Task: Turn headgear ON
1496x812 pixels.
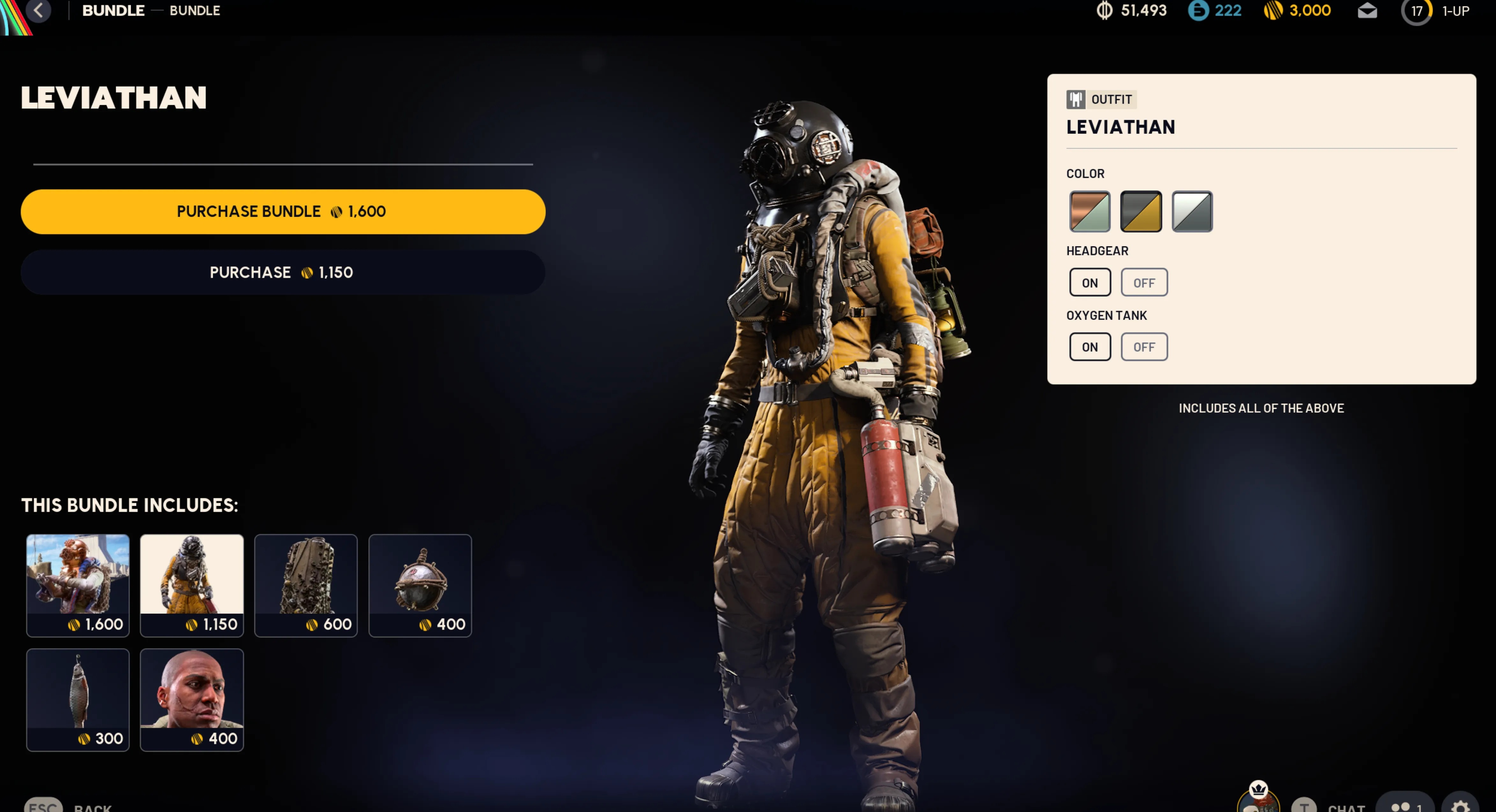Action: click(x=1089, y=283)
